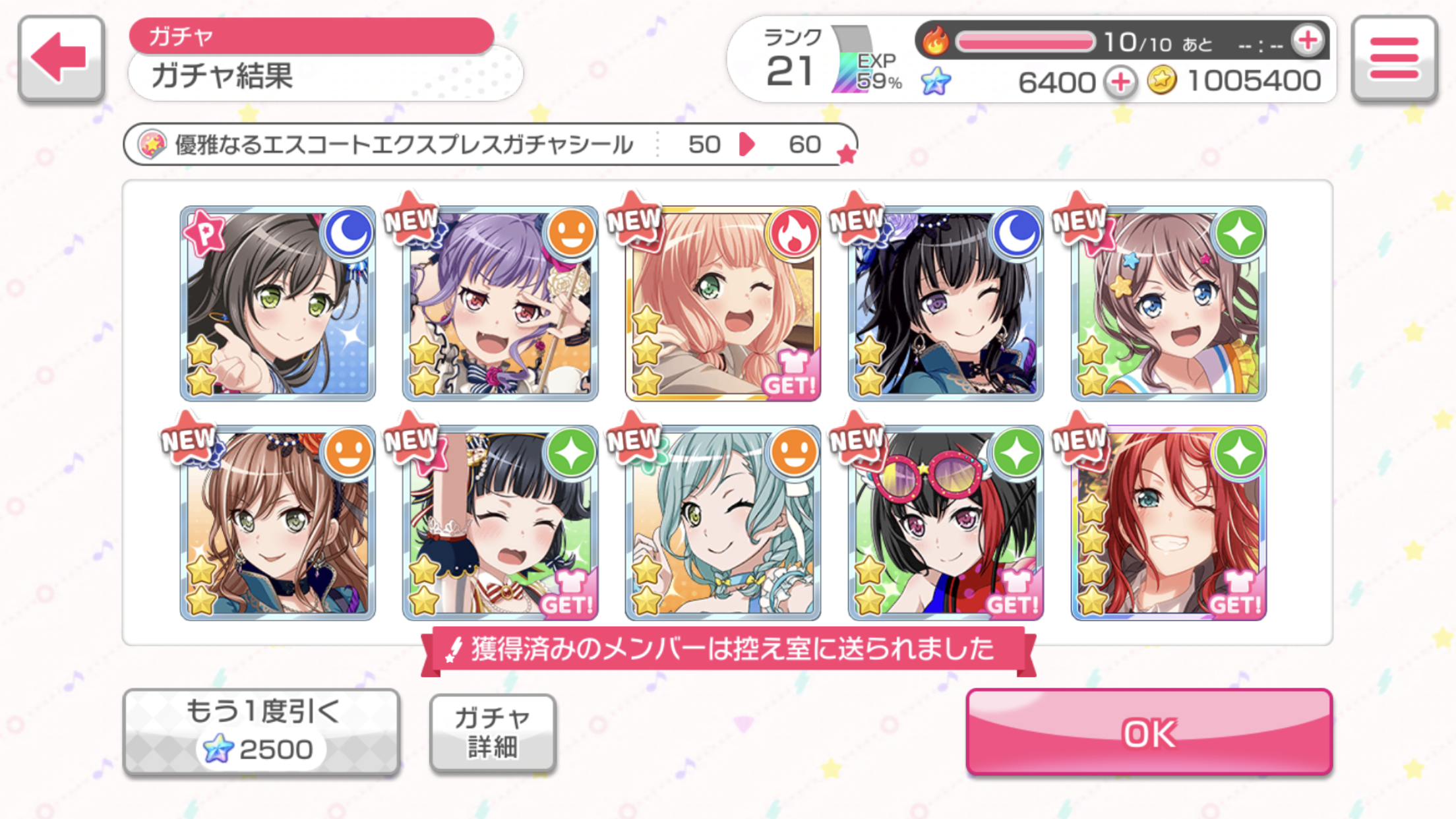The height and width of the screenshot is (819, 1456).
Task: Select the blushing black-haired girl card
Action: tap(500, 523)
